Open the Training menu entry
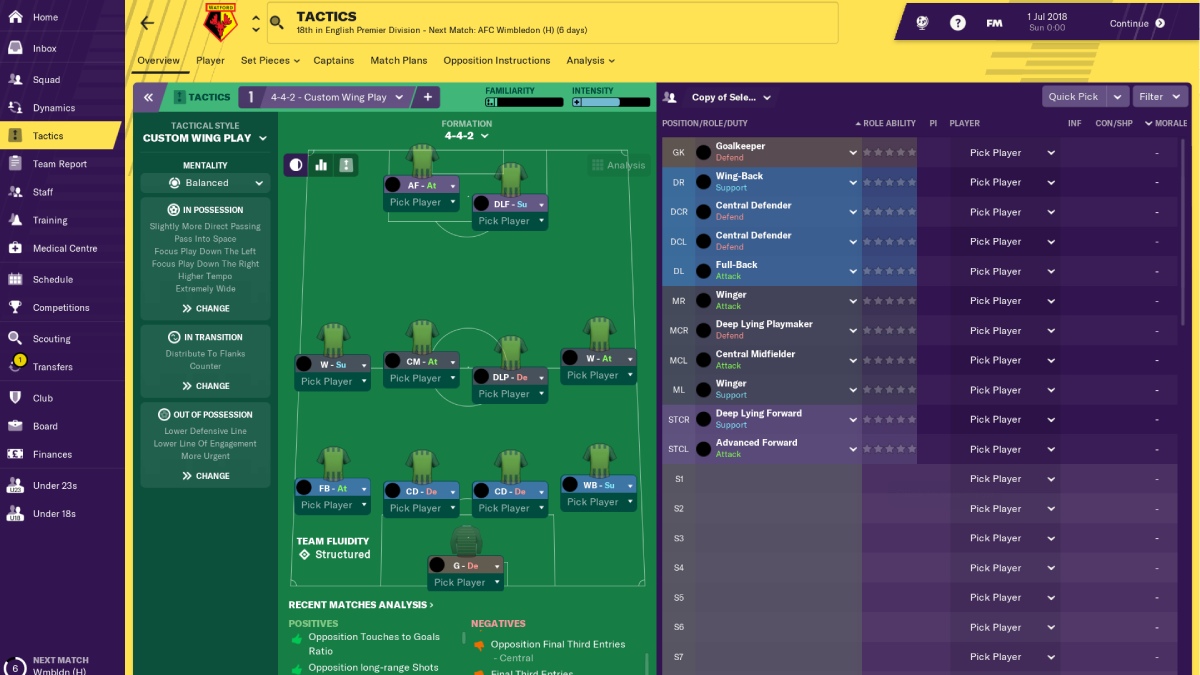The image size is (1200, 675). 50,220
